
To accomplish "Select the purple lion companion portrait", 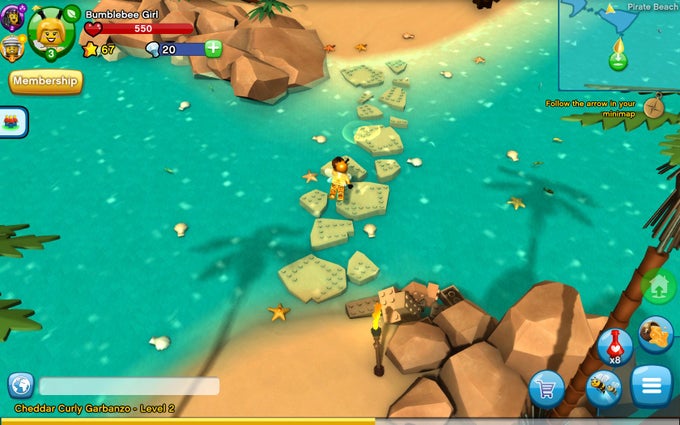I will click(13, 15).
